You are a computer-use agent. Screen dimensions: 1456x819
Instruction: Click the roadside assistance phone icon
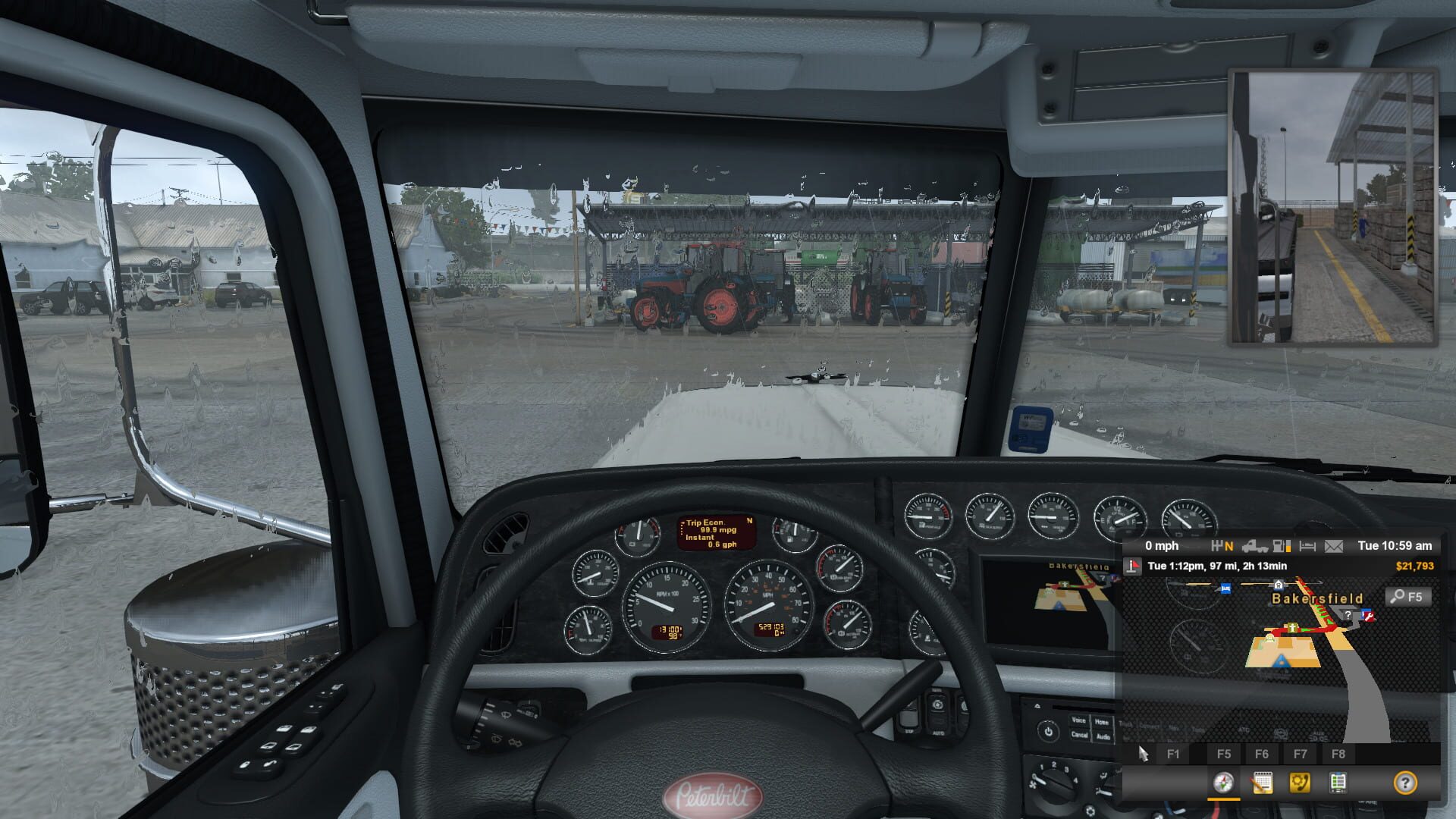1299,783
